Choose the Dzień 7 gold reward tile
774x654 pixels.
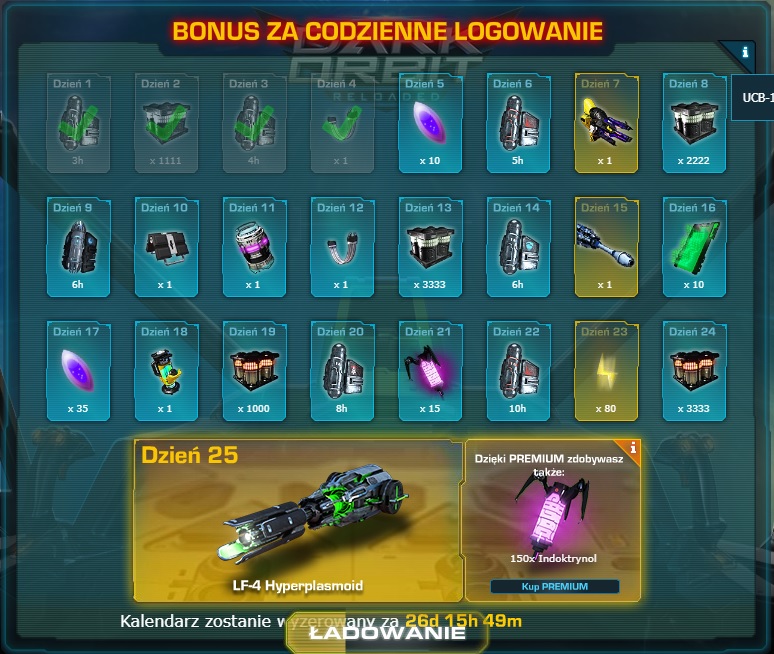coord(606,121)
